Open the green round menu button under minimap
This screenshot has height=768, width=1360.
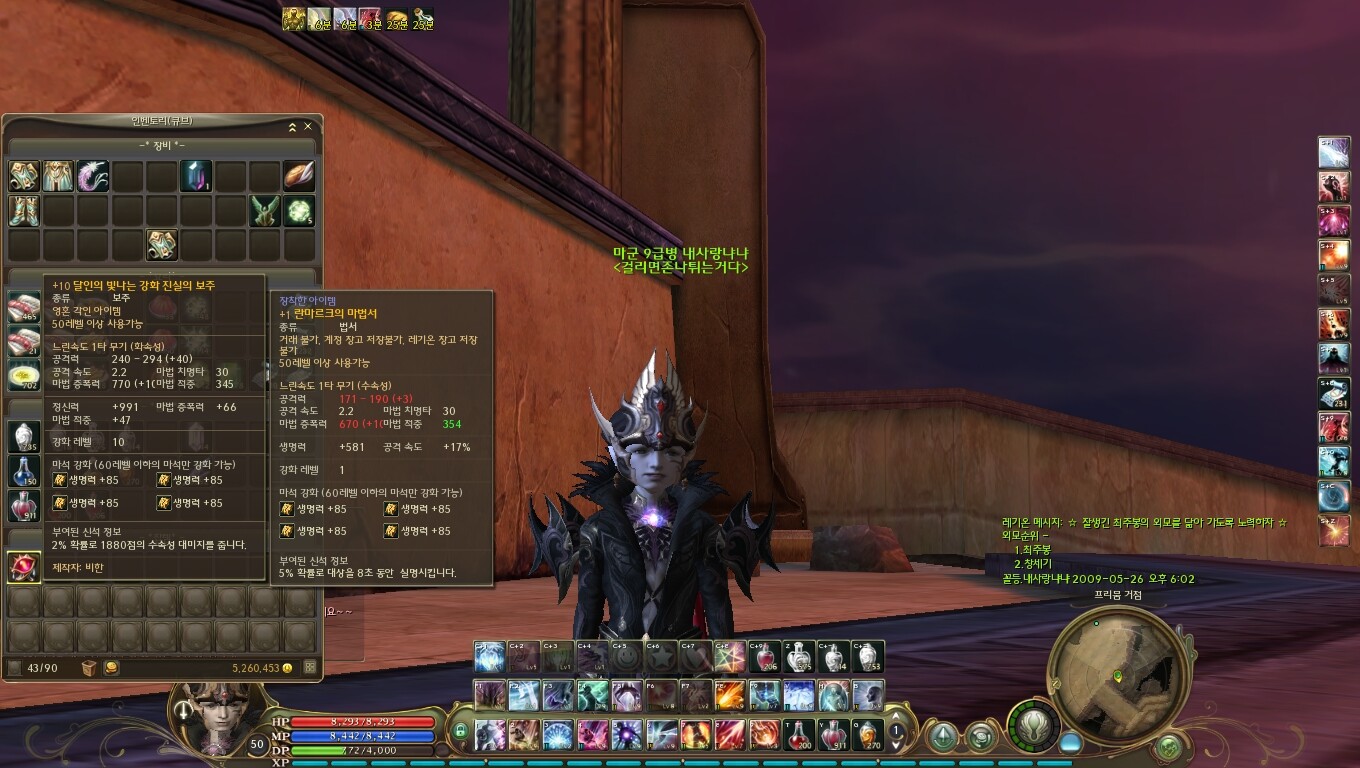click(x=1168, y=745)
